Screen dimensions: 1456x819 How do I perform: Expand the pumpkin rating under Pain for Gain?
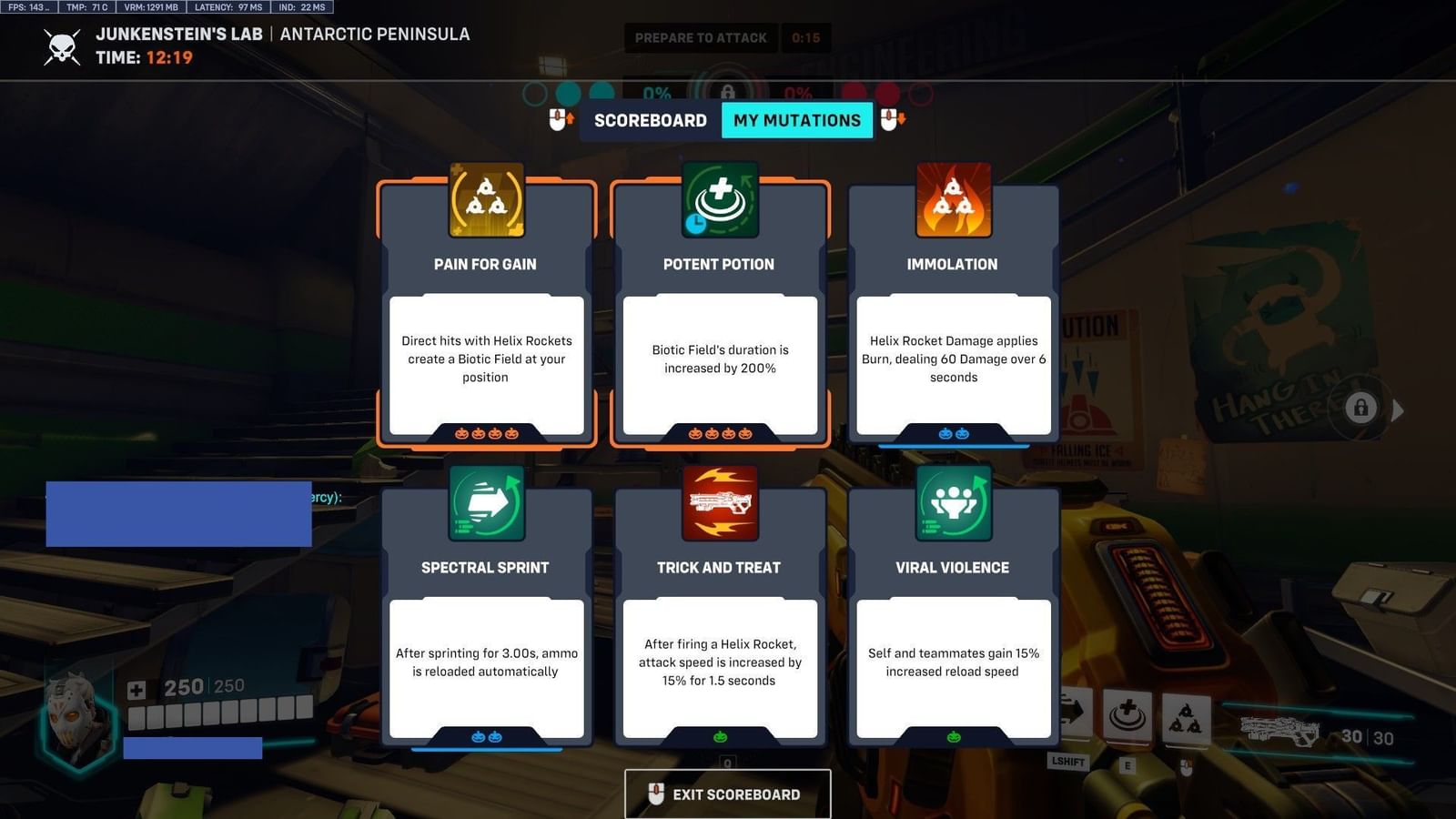[x=486, y=434]
